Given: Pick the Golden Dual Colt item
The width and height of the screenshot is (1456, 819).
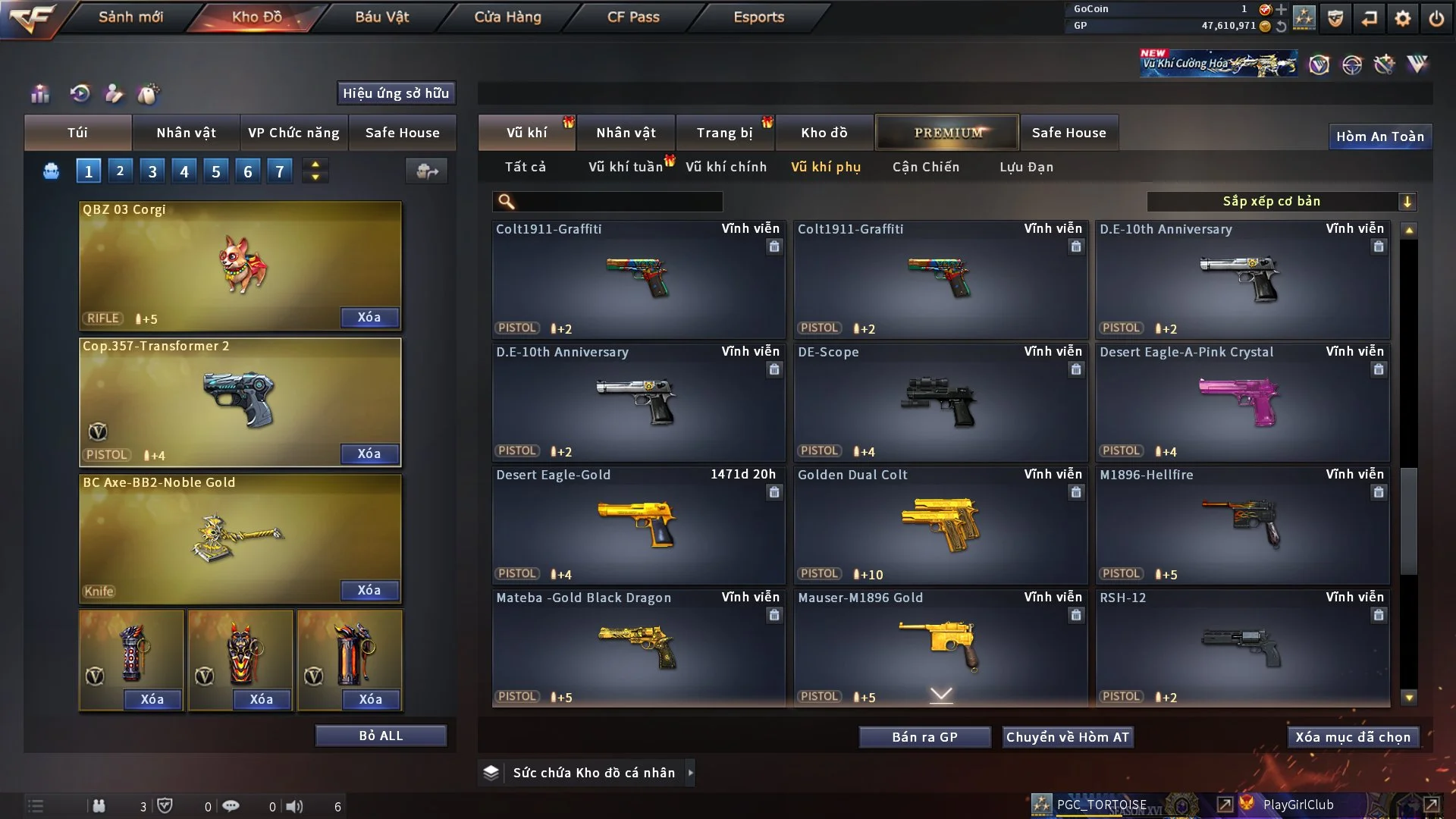Looking at the screenshot, I should click(940, 525).
